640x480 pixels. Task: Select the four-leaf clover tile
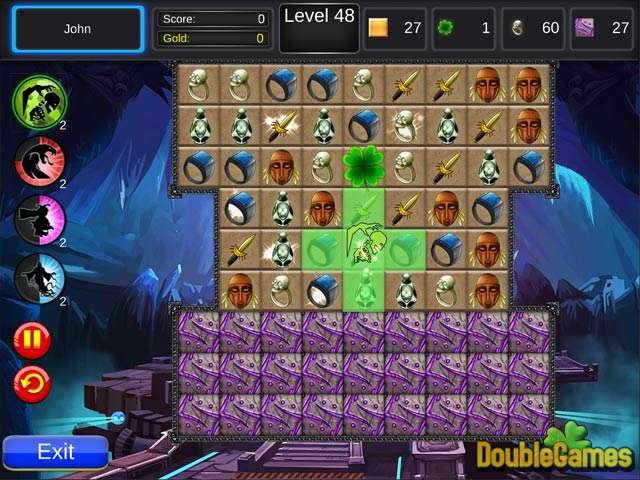364,166
